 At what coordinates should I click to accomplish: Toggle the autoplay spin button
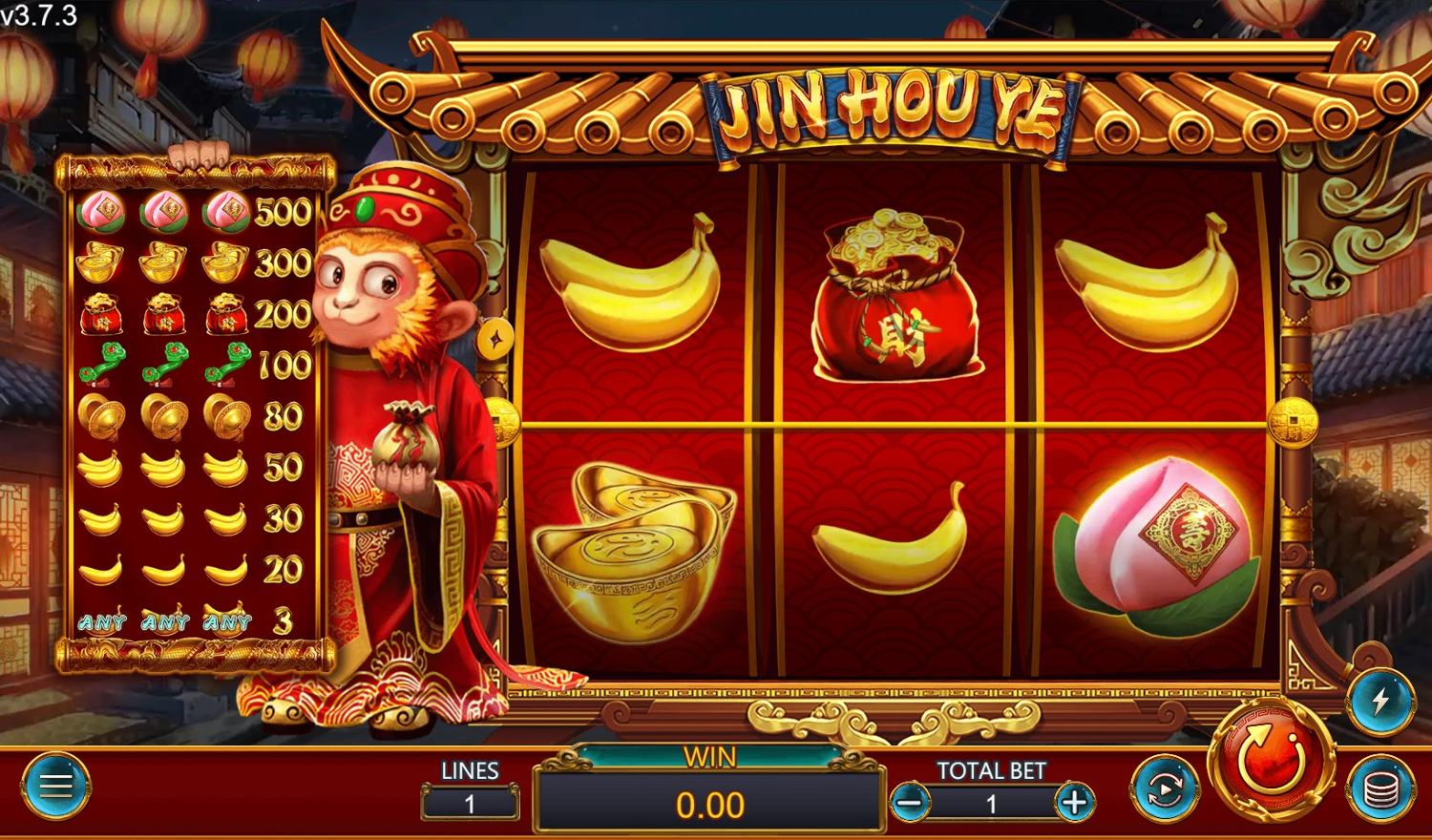pos(1165,788)
